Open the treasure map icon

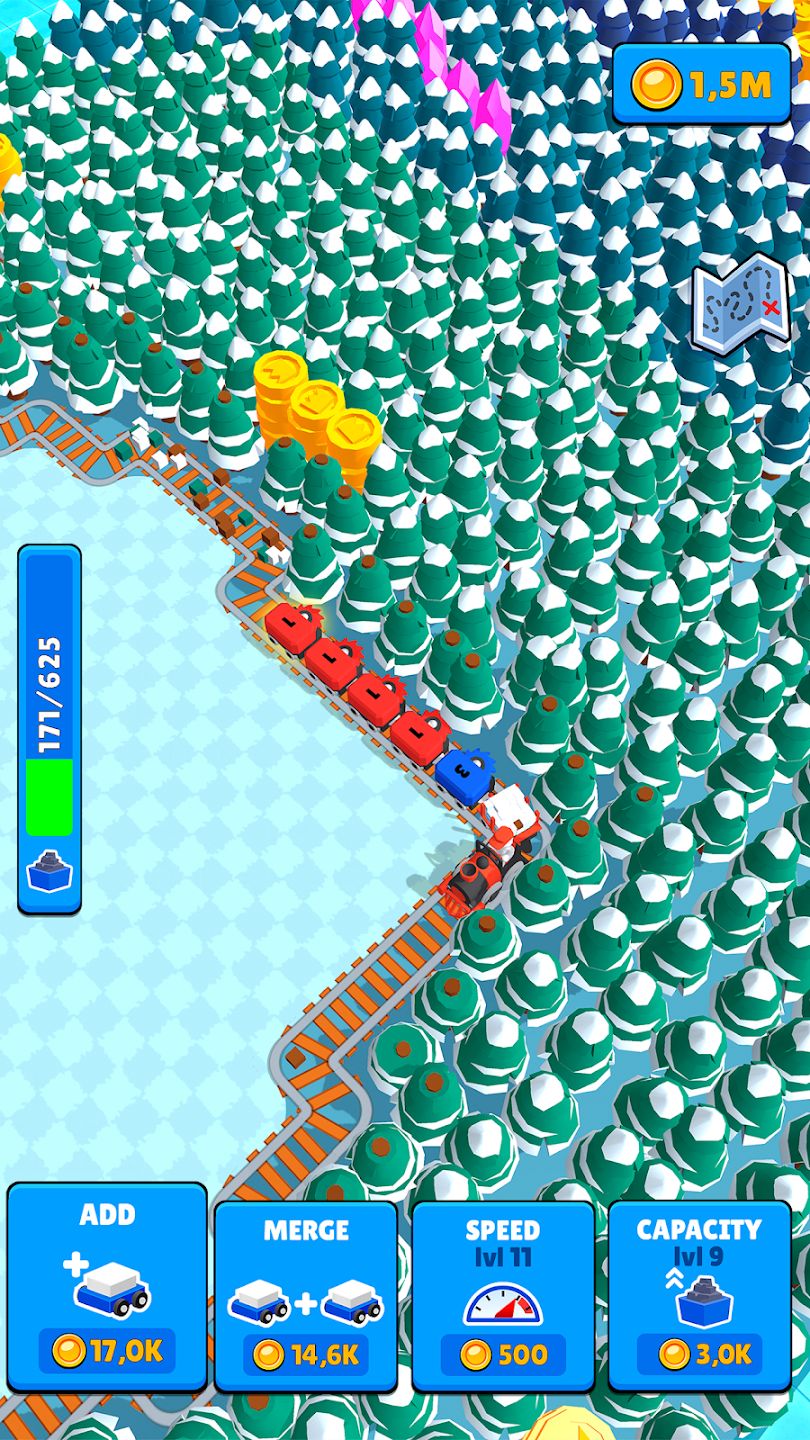tap(742, 303)
